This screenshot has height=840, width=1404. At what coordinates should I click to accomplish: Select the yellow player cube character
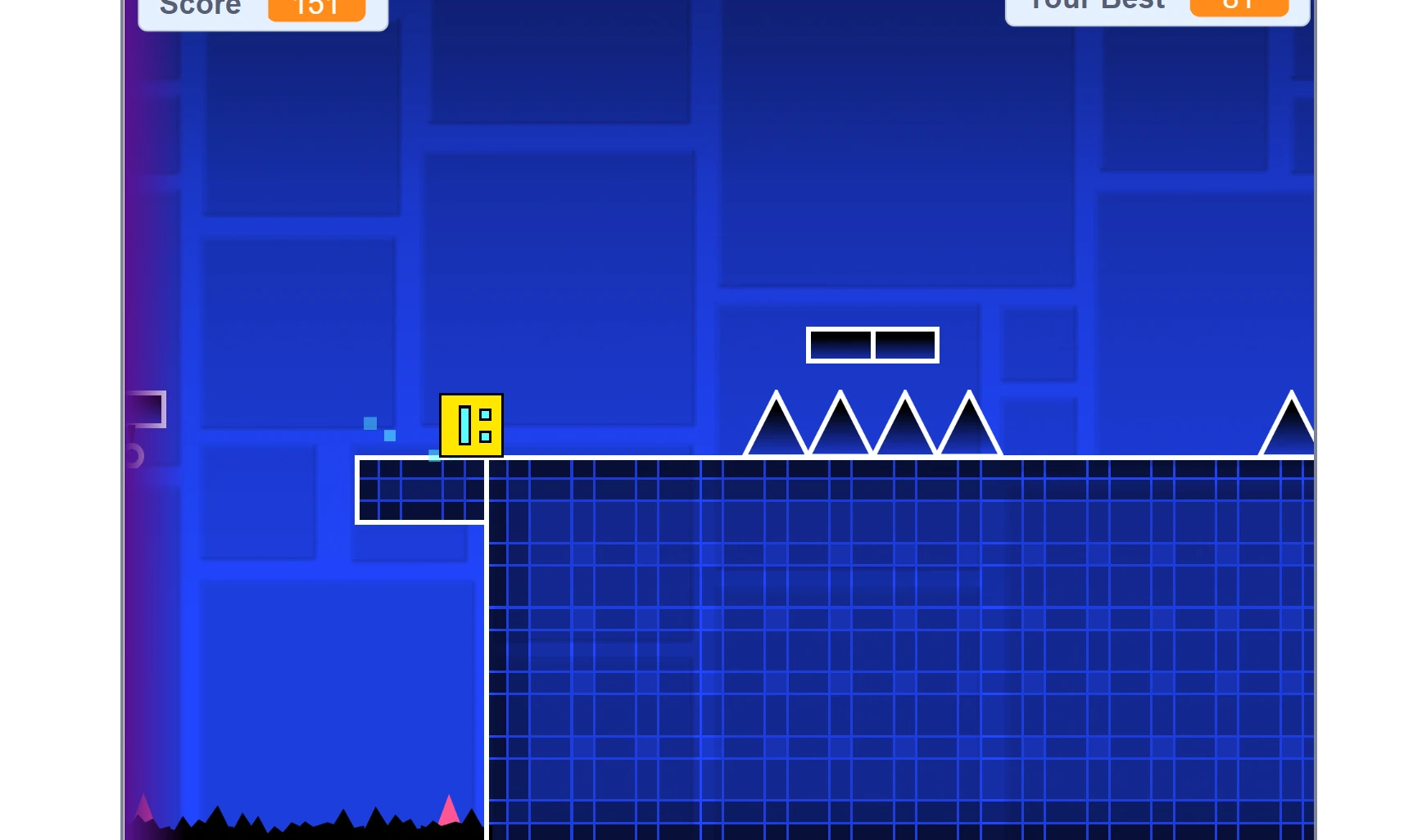click(472, 426)
